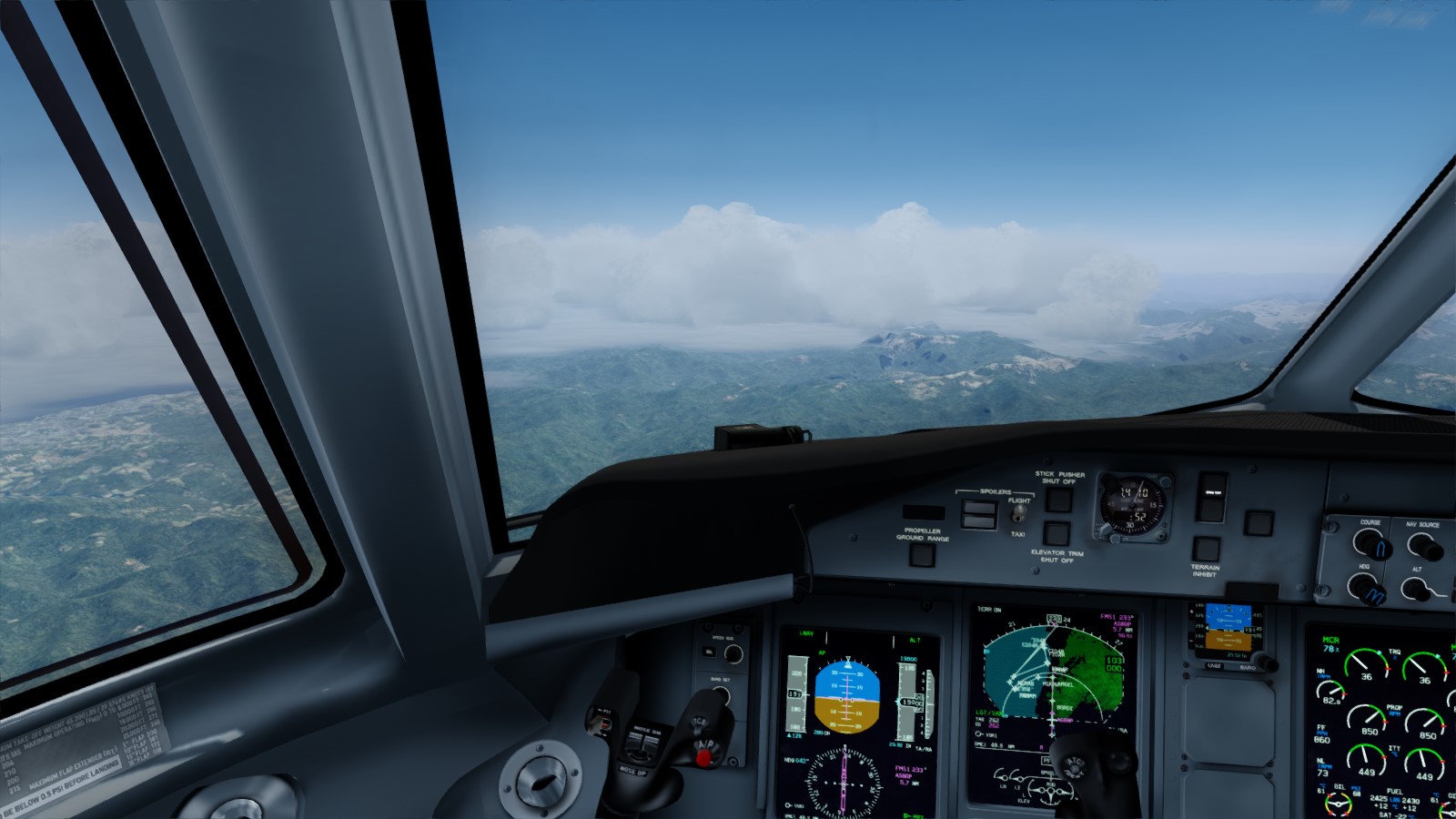1456x819 pixels.
Task: Push the Propeller Ground Range button
Action: coord(922,553)
